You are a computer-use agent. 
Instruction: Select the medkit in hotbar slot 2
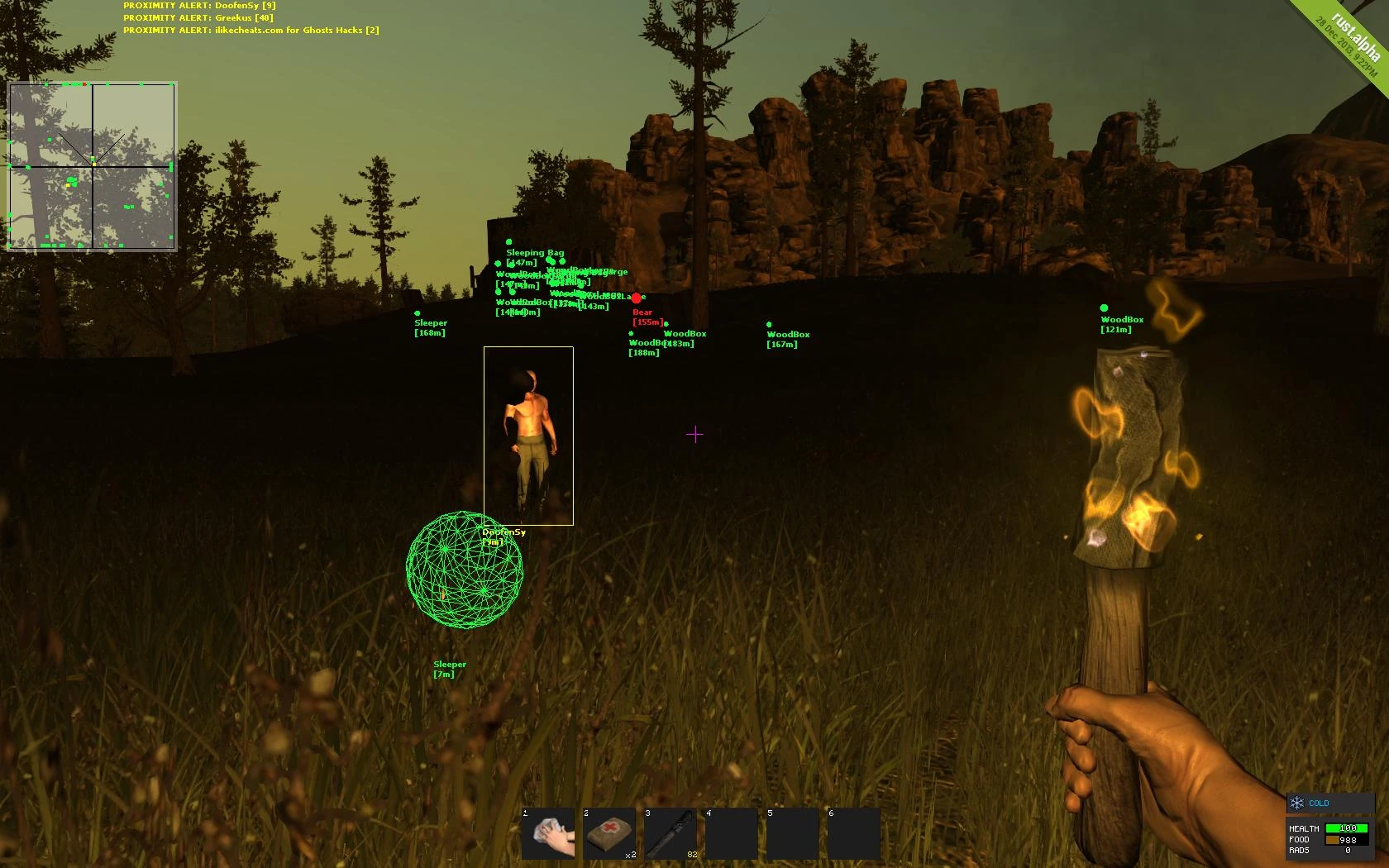click(x=609, y=832)
